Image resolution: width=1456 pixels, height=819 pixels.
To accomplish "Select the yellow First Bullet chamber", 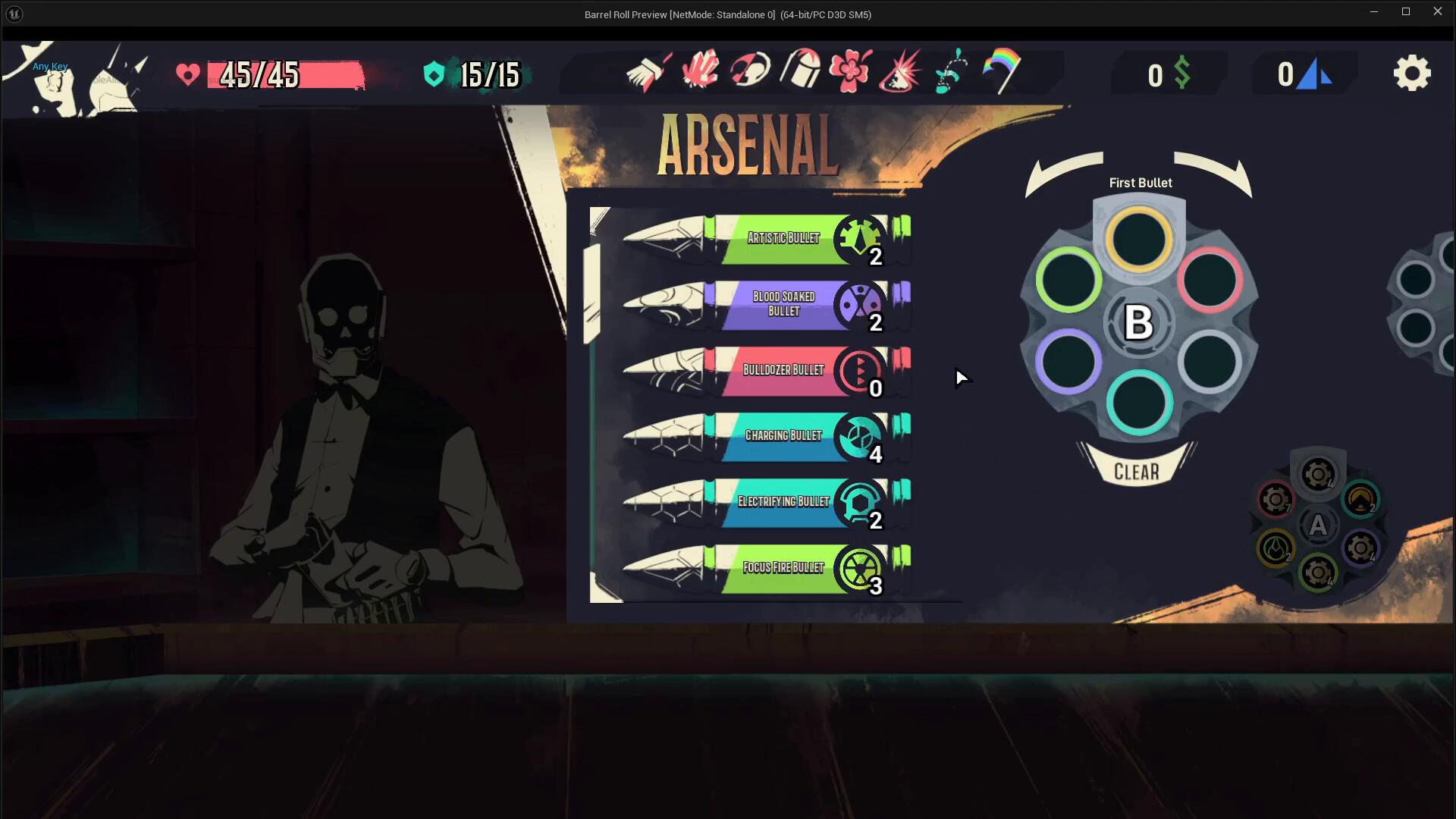I will tap(1139, 240).
